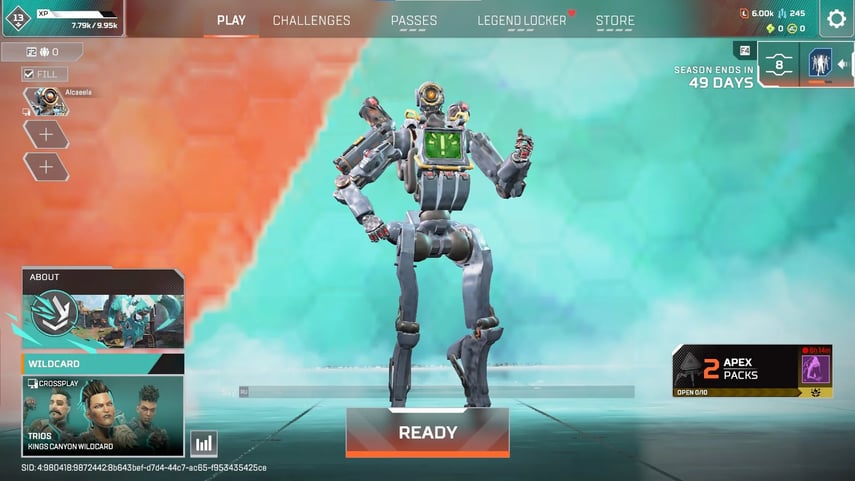Switch to the Challenges tab

(x=311, y=20)
